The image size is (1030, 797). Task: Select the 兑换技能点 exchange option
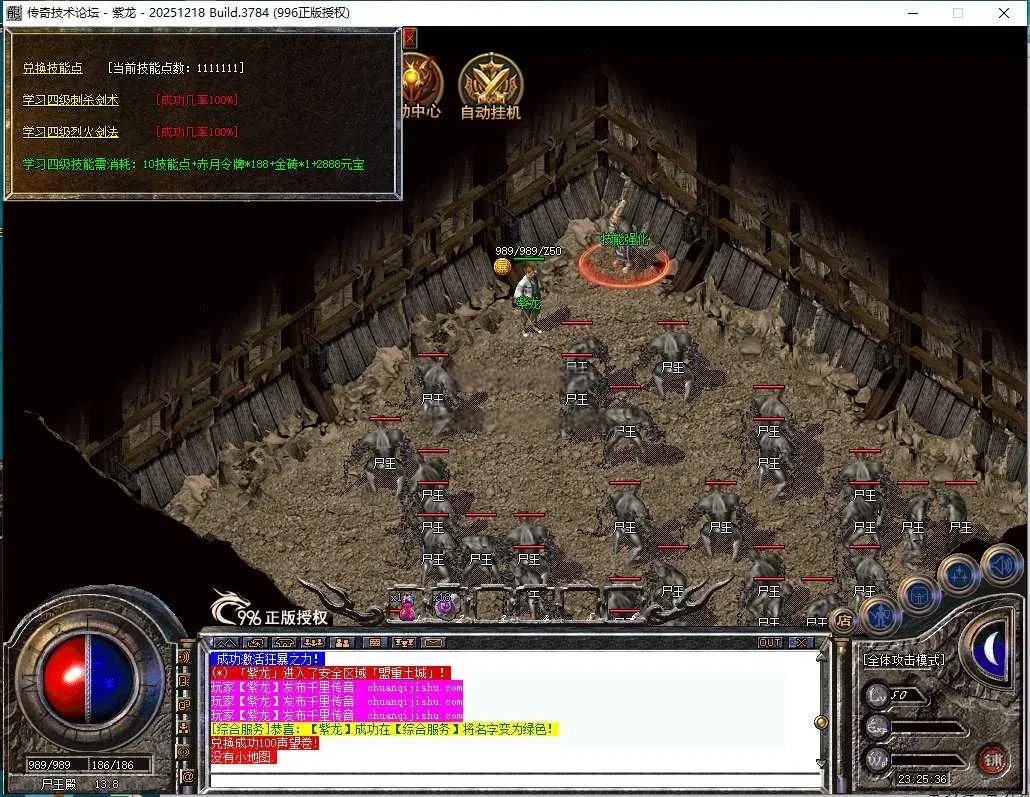(53, 68)
